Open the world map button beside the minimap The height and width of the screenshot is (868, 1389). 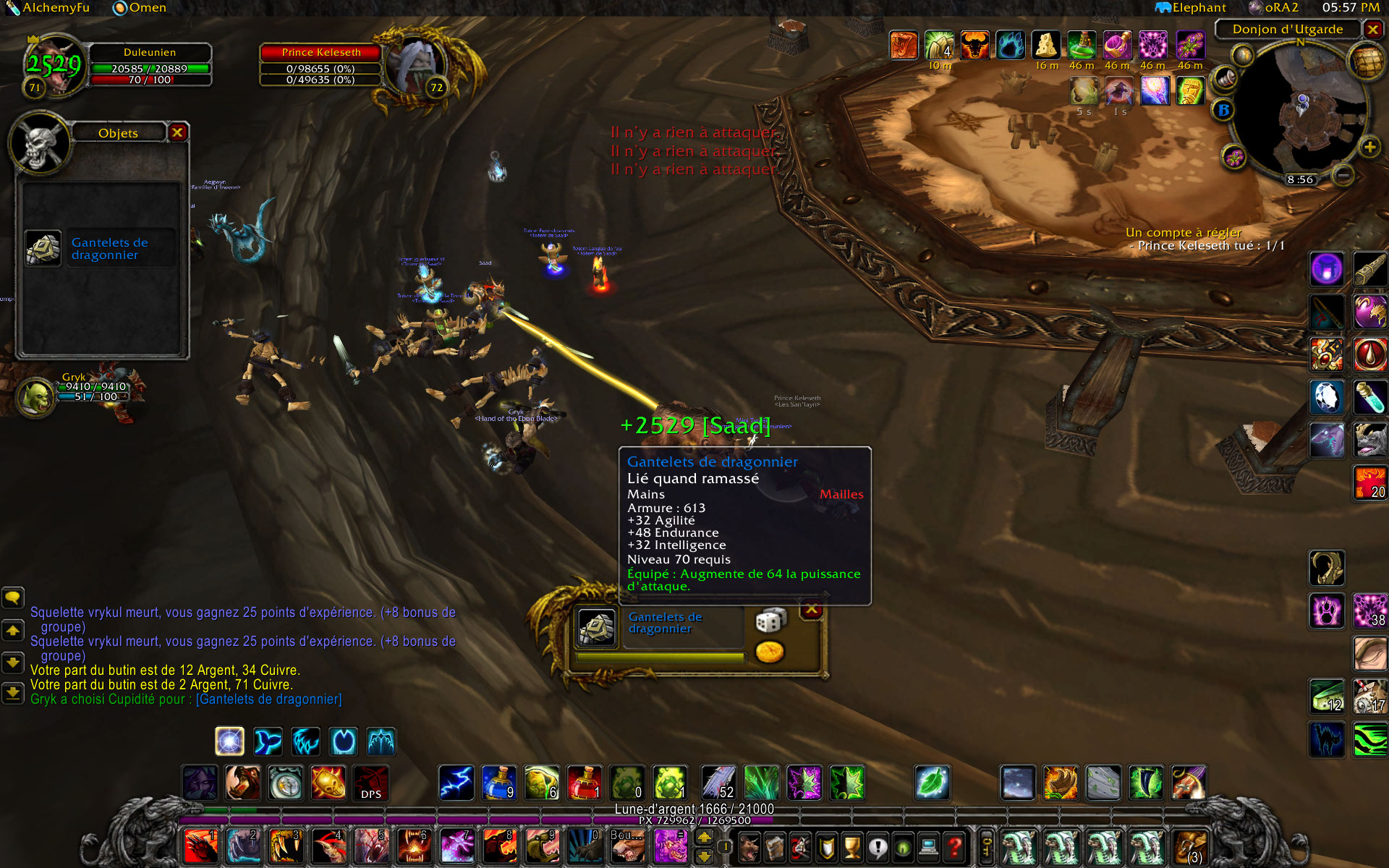(1364, 62)
